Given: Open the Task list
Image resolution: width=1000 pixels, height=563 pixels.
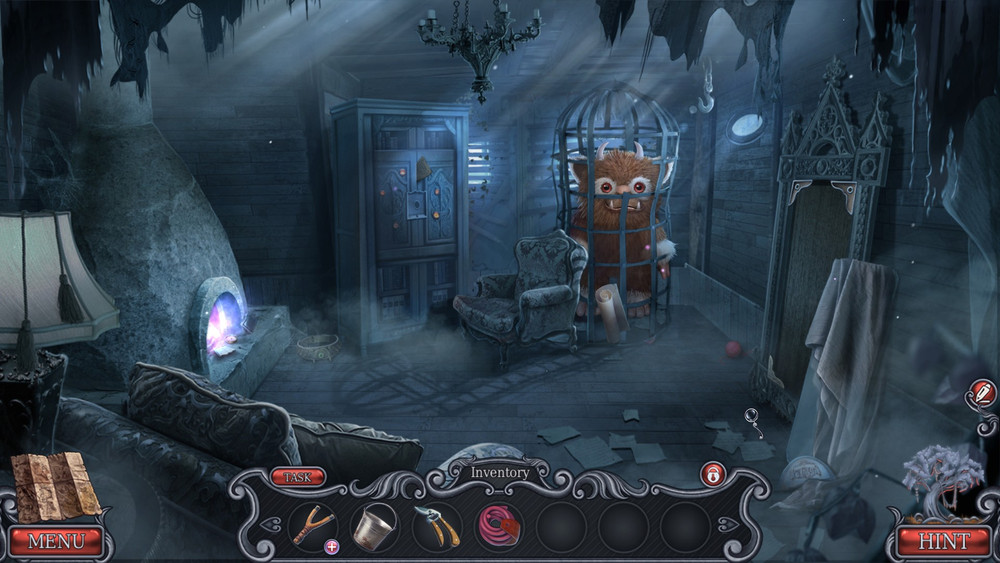Looking at the screenshot, I should click(x=297, y=477).
